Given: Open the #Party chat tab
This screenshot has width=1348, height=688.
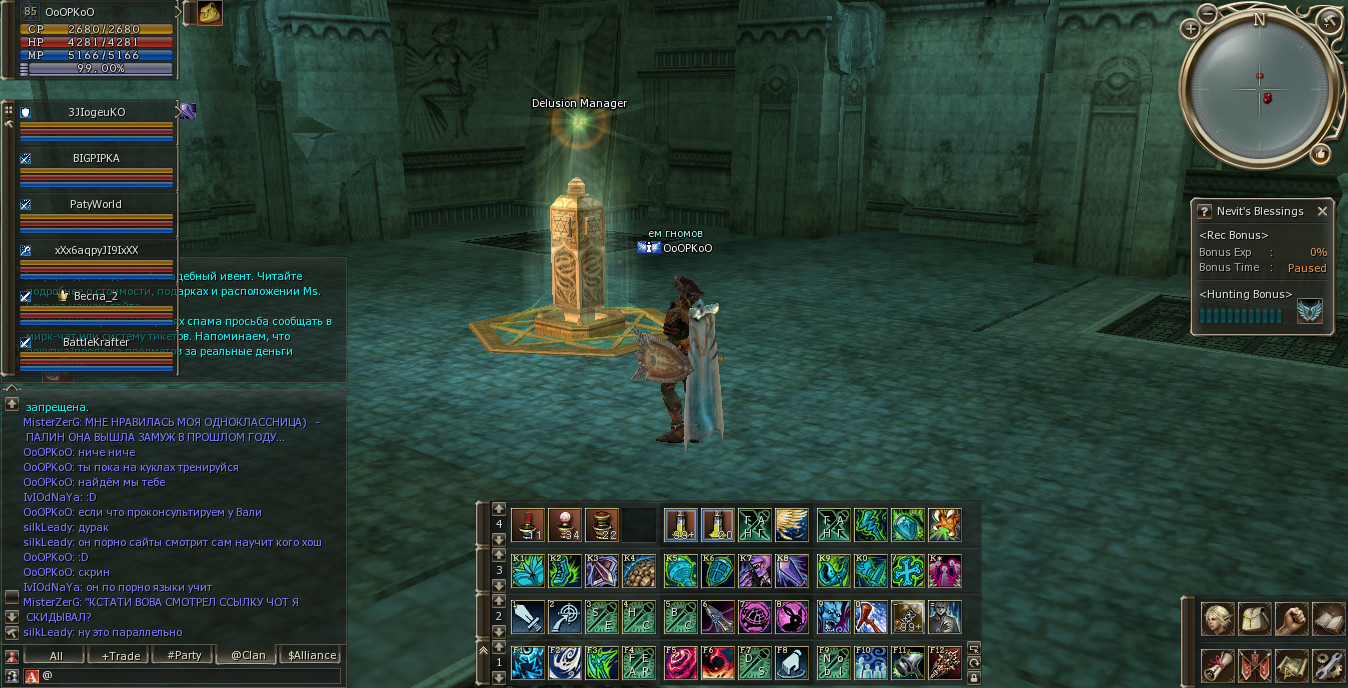Looking at the screenshot, I should point(184,656).
